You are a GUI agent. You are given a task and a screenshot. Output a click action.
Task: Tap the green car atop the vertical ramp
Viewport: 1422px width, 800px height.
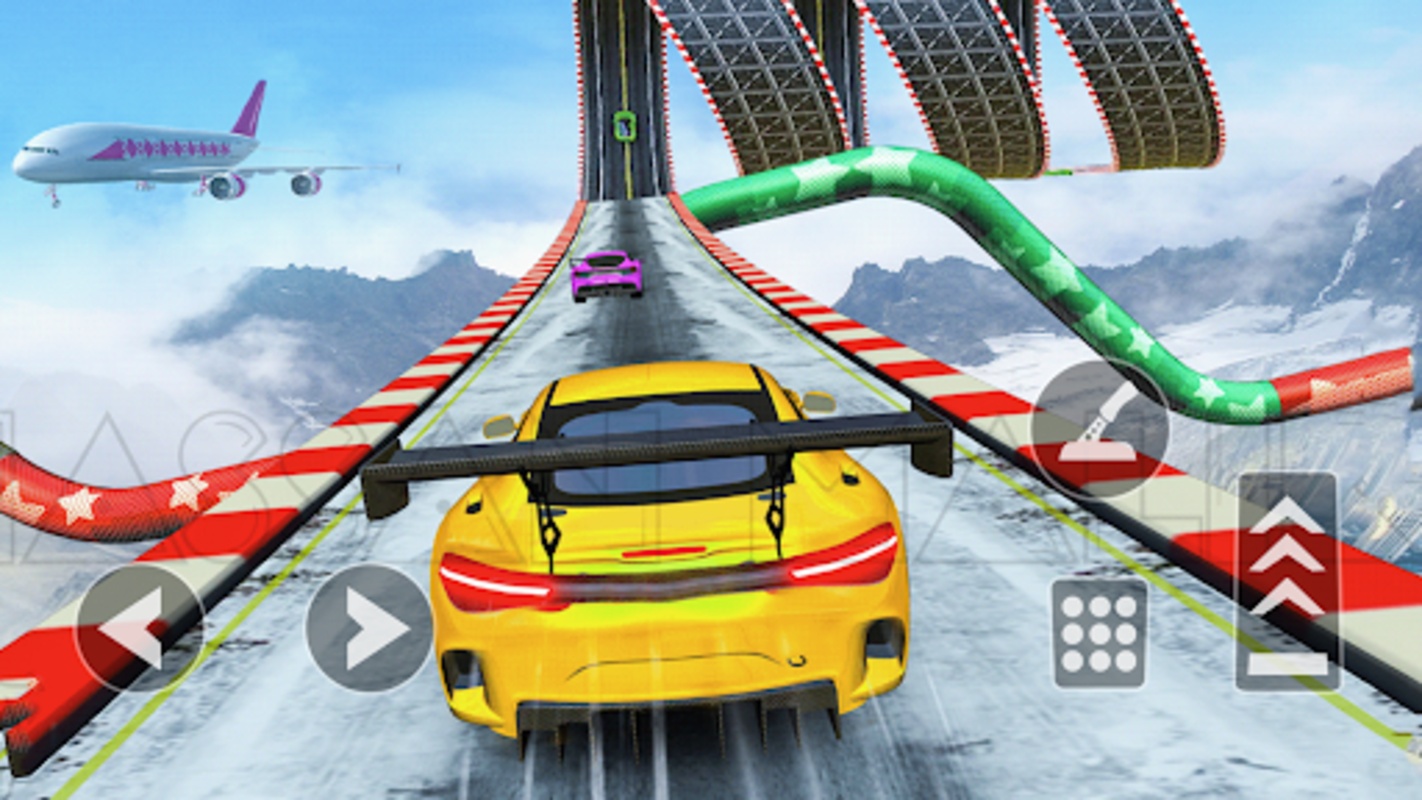point(623,128)
